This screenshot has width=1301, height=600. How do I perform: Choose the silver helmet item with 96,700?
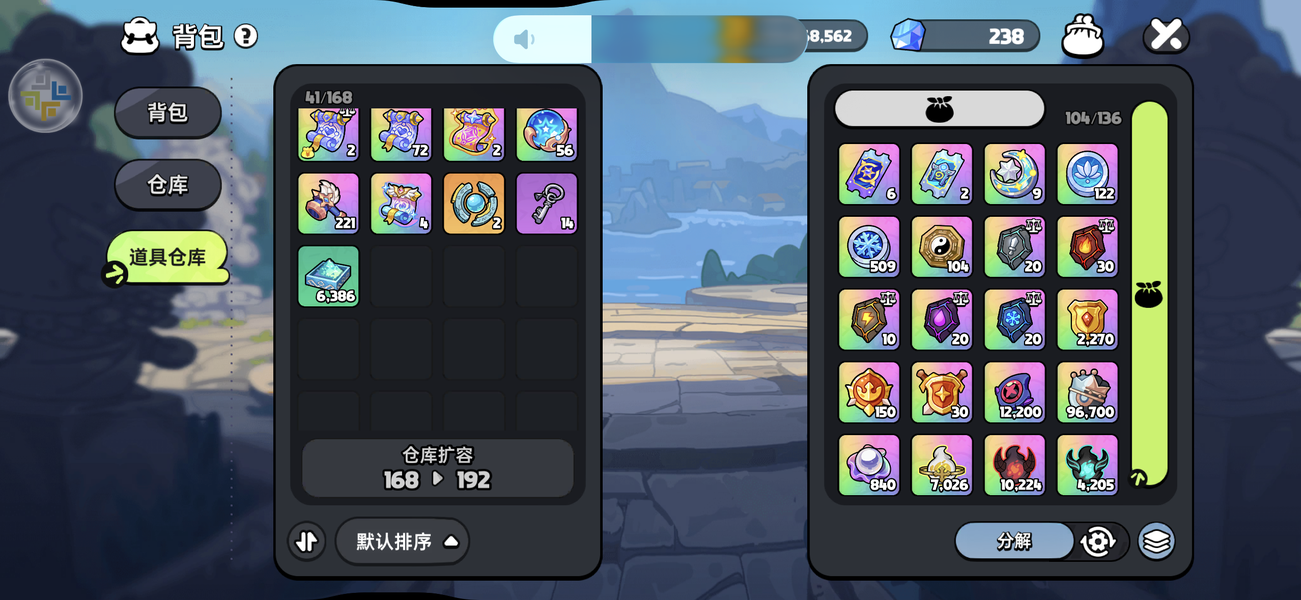click(x=1087, y=392)
